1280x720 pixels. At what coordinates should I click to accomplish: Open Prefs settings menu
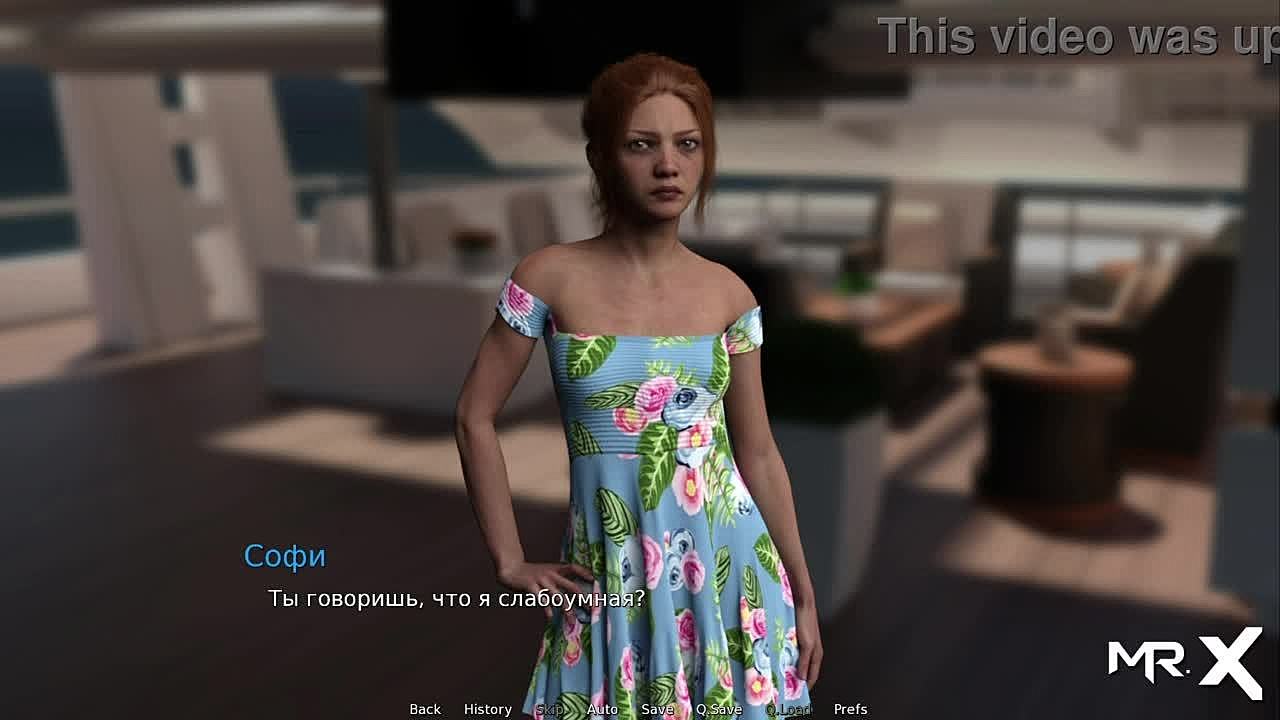[850, 709]
